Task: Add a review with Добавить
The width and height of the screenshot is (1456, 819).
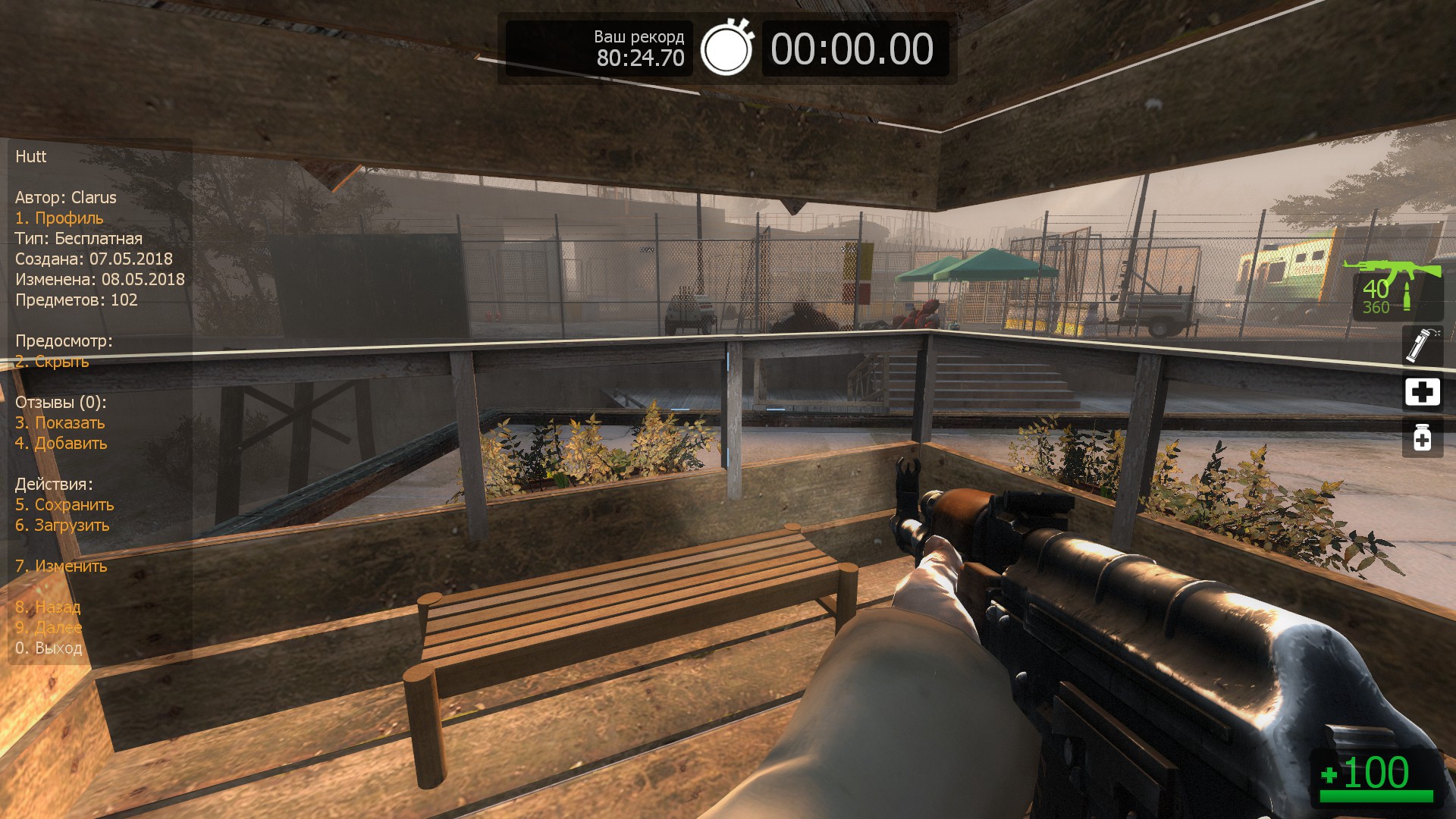Action: pos(61,444)
